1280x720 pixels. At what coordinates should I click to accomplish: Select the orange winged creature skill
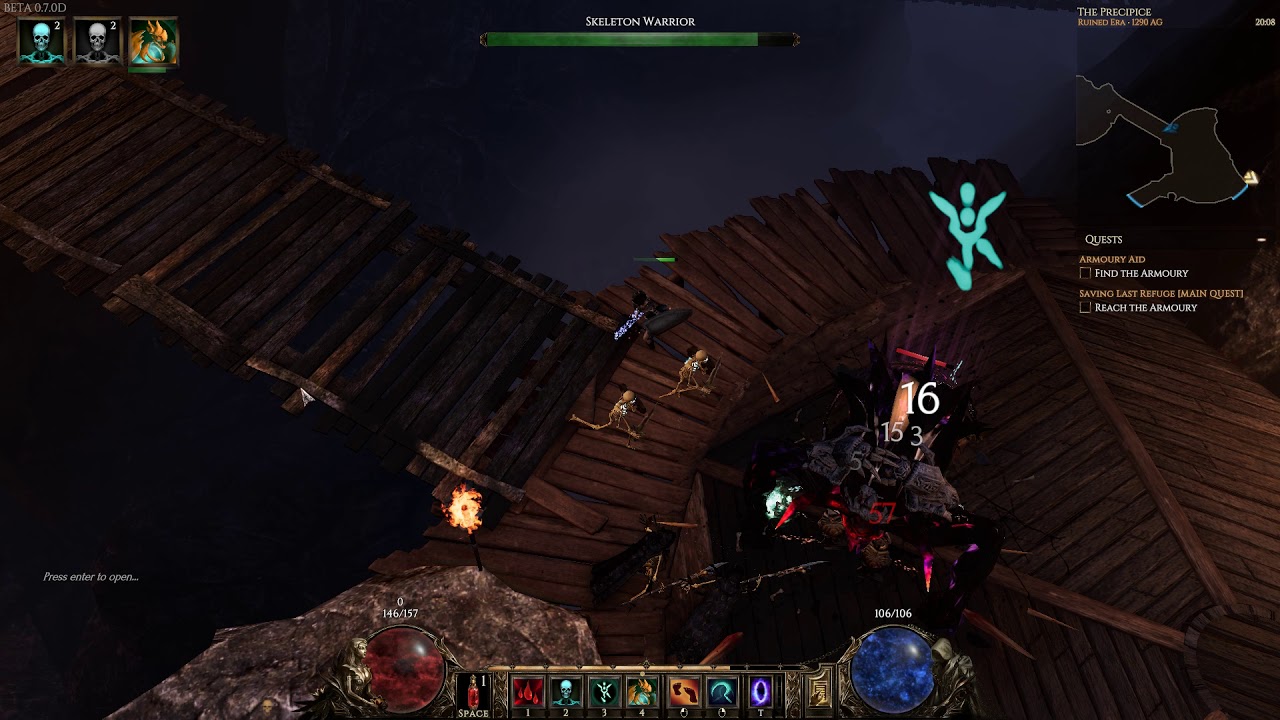coord(642,692)
